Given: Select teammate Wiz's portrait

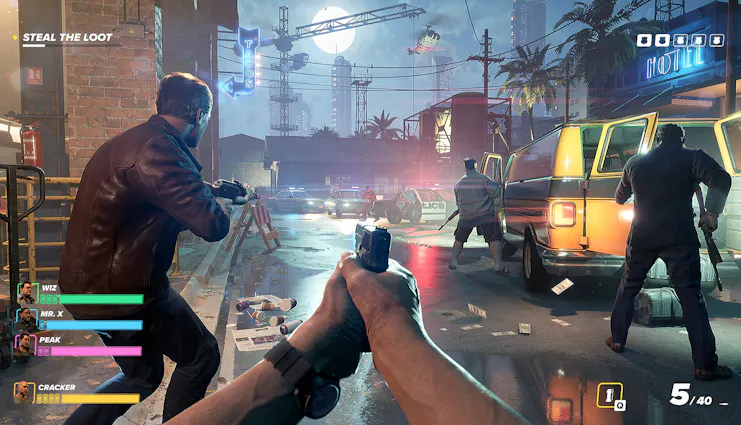Looking at the screenshot, I should 26,293.
